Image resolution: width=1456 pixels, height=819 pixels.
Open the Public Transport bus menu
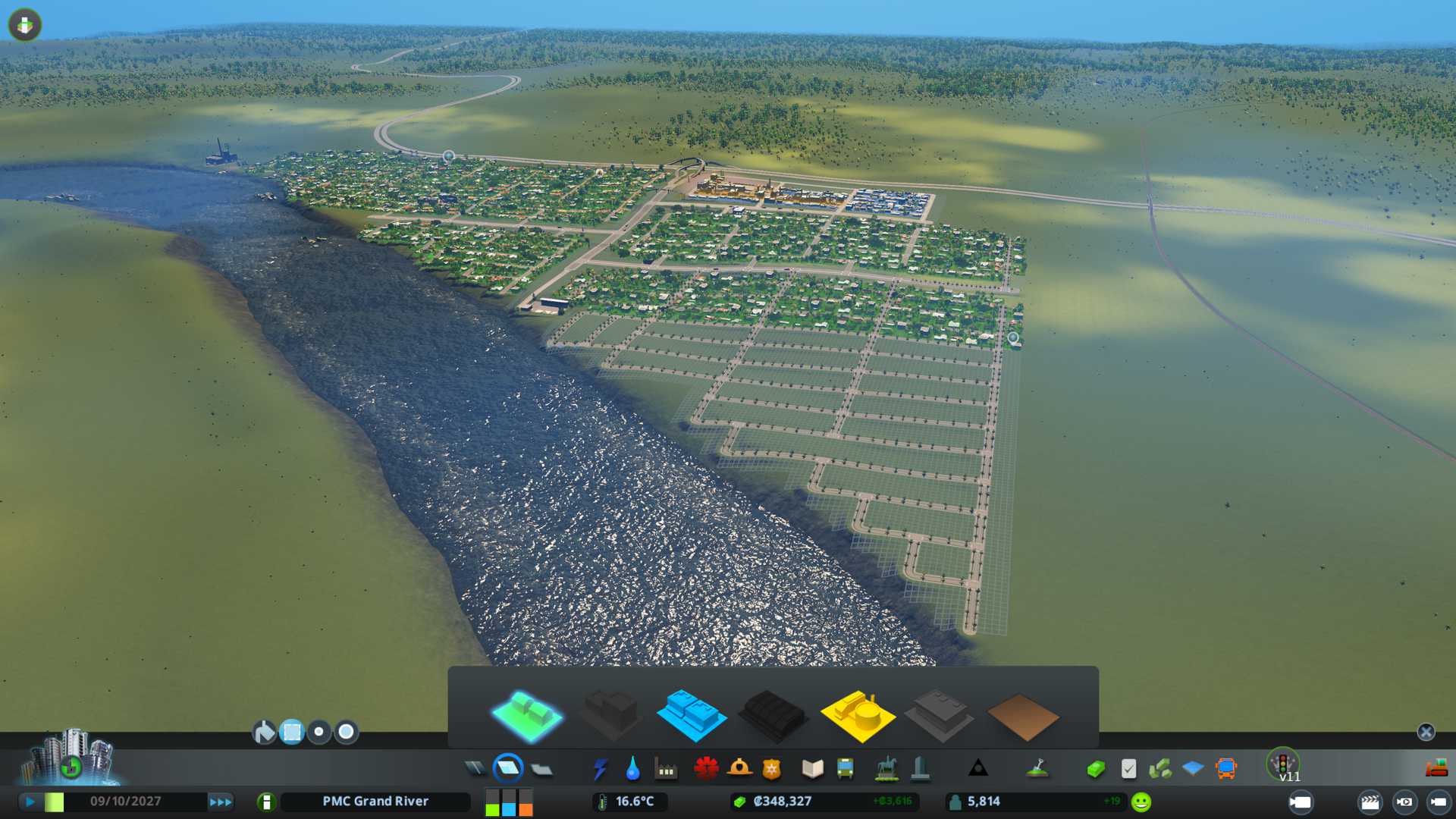click(x=845, y=769)
